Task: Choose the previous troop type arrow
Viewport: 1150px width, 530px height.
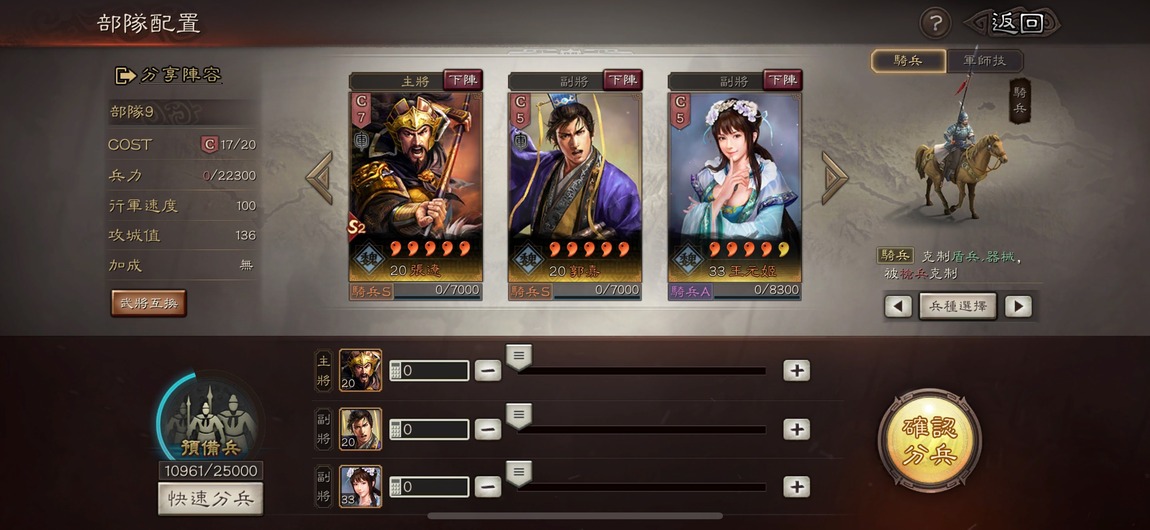Action: (898, 306)
